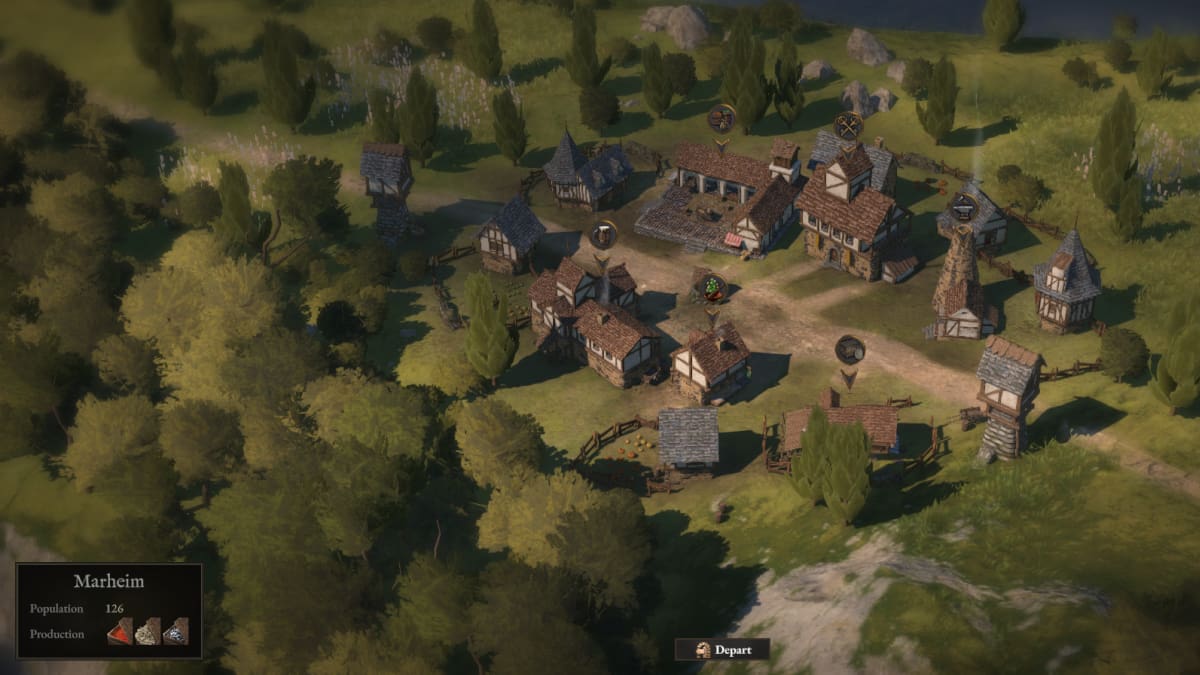
Task: Inspect the silver ore production crate
Action: coord(175,631)
